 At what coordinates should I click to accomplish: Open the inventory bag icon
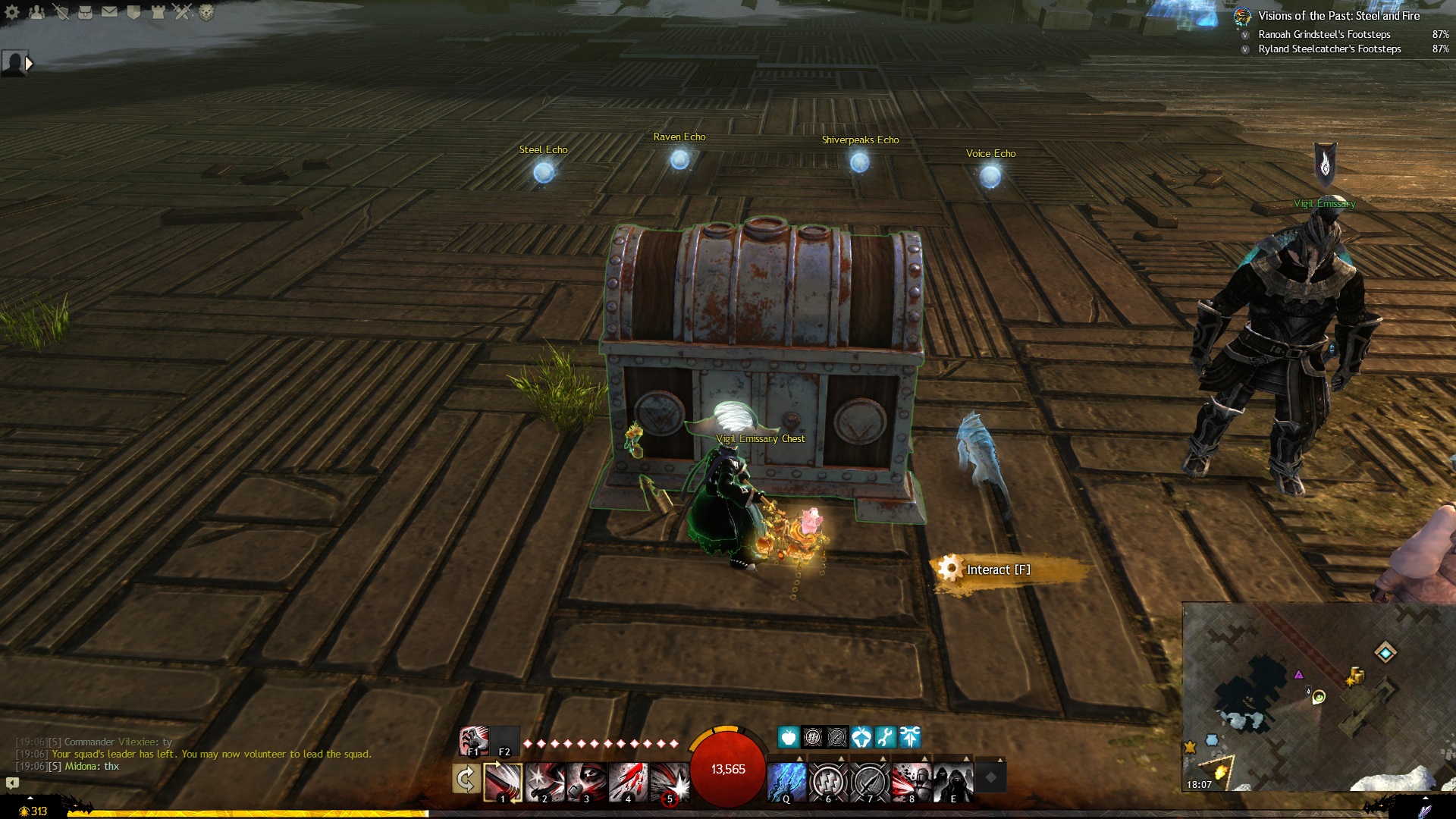[x=85, y=12]
